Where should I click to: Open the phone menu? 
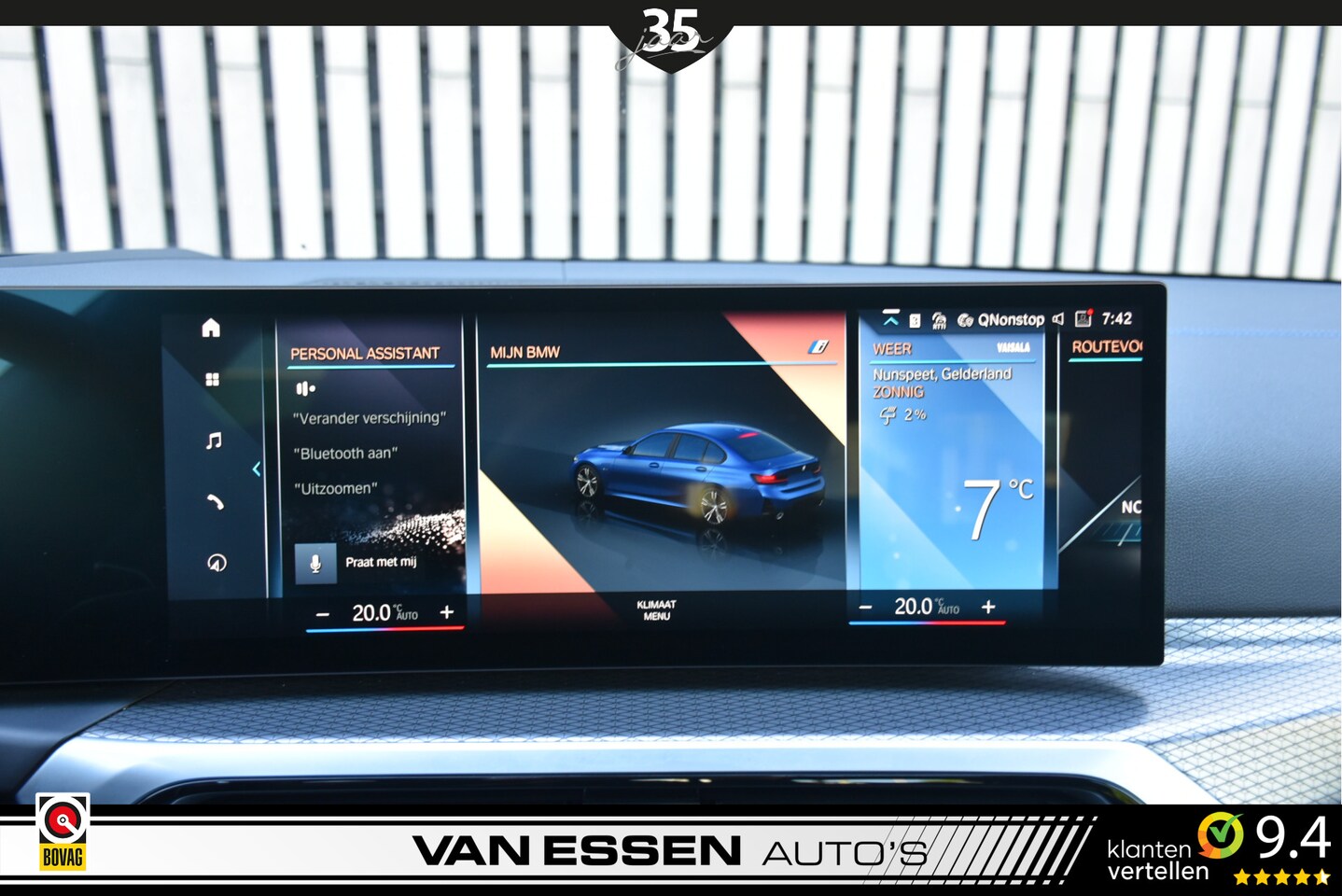point(216,502)
